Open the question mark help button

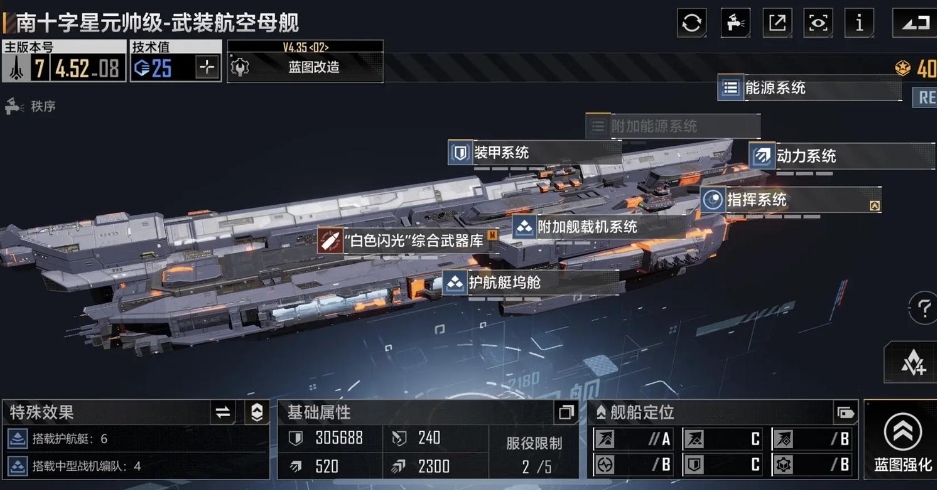(923, 308)
